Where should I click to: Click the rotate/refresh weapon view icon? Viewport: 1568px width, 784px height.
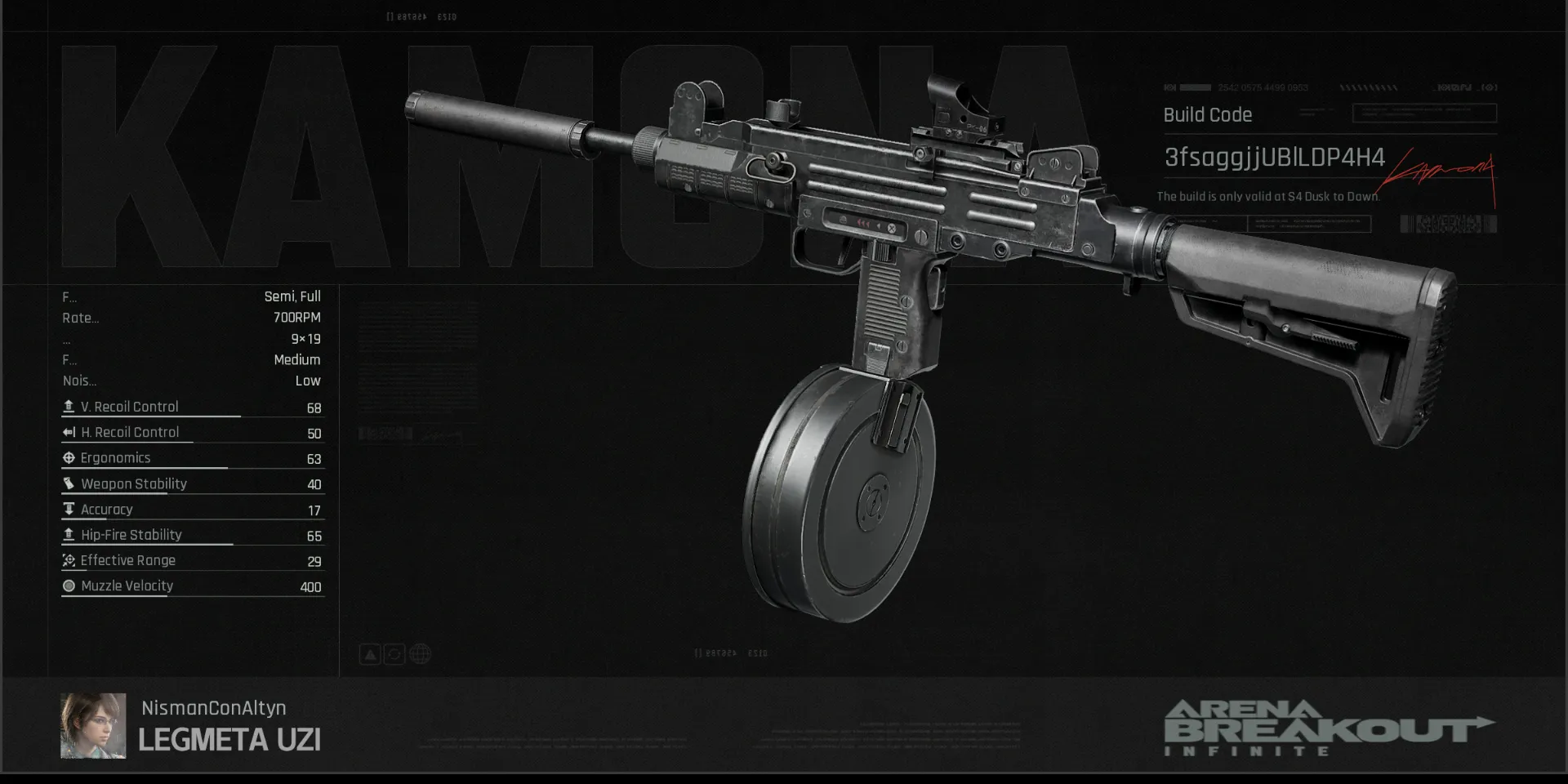(x=394, y=654)
